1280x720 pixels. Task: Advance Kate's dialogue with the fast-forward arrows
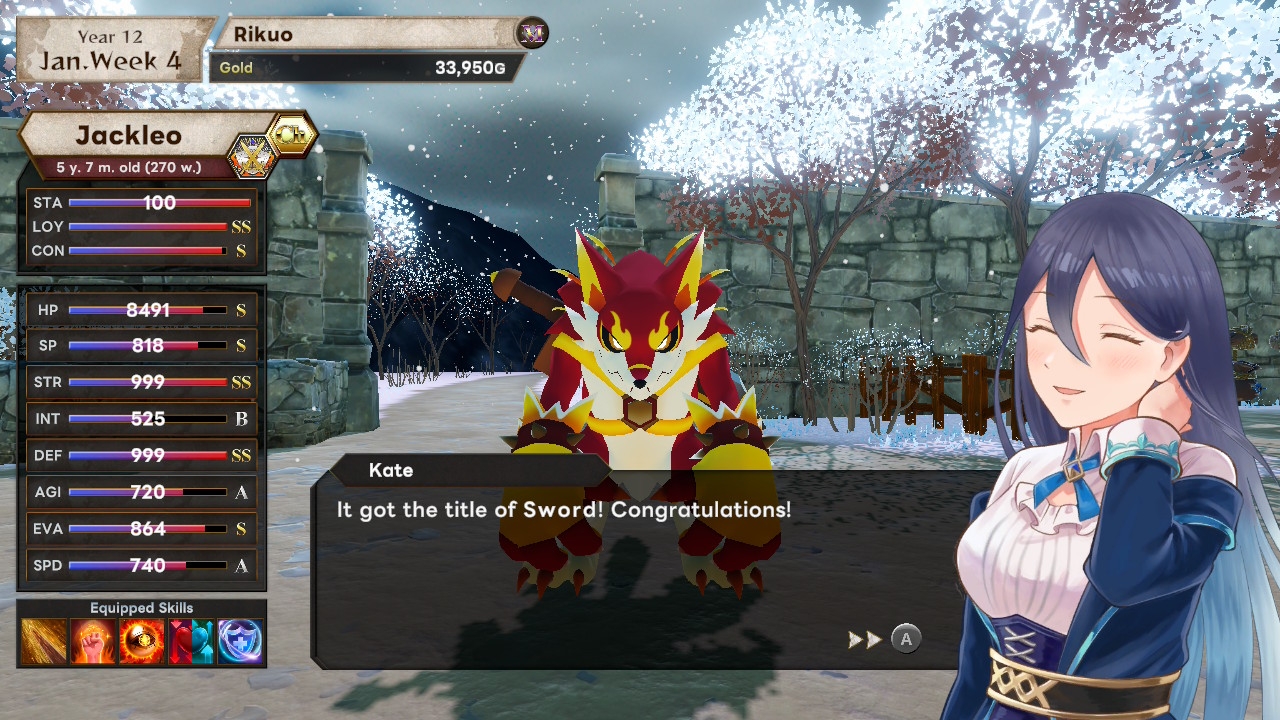pyautogui.click(x=864, y=639)
